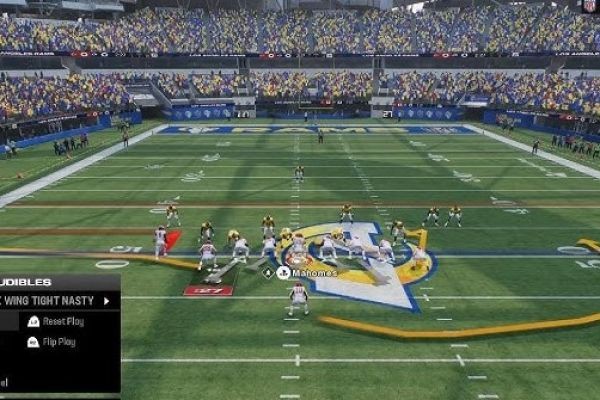Choose the Flip Play option
600x400 pixels.
(57, 341)
